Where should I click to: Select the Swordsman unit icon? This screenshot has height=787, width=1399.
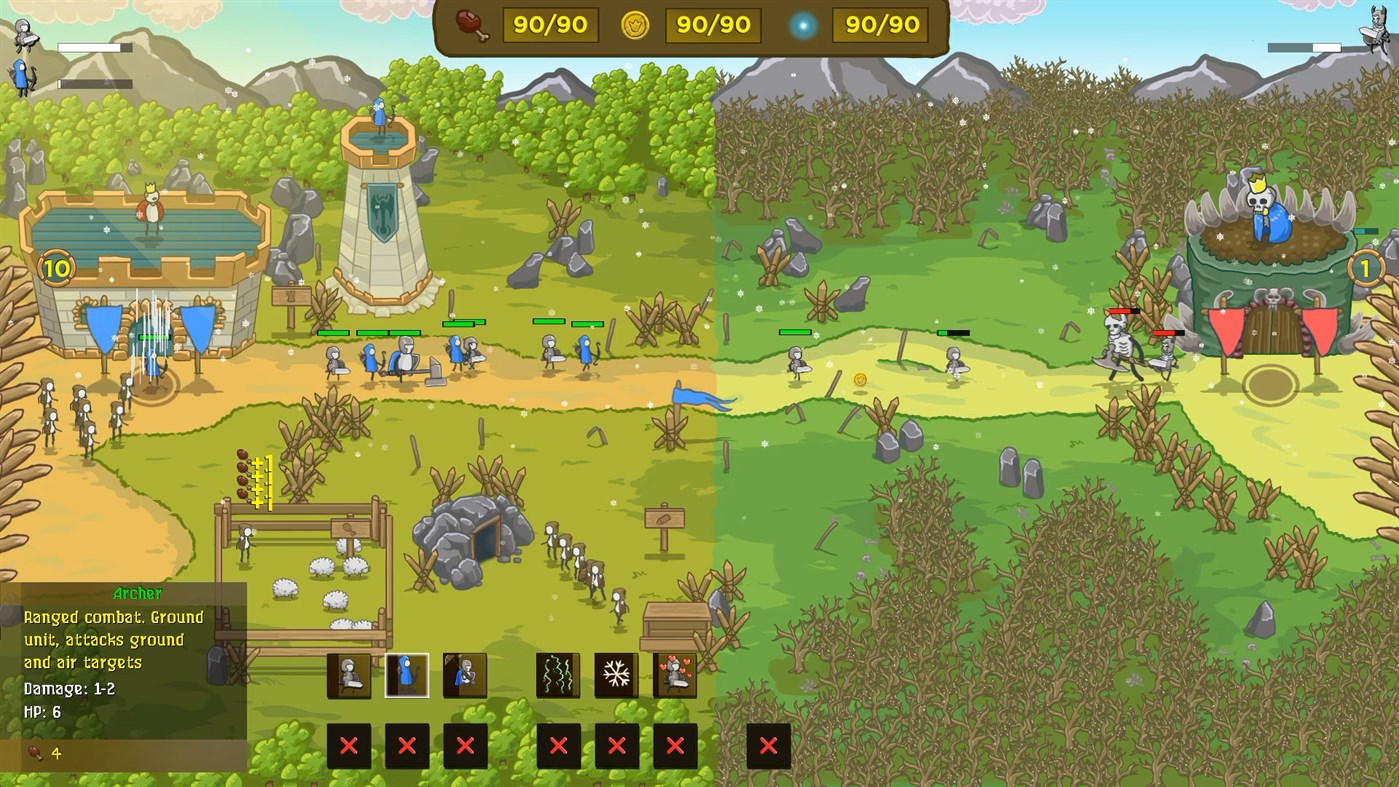pos(348,676)
